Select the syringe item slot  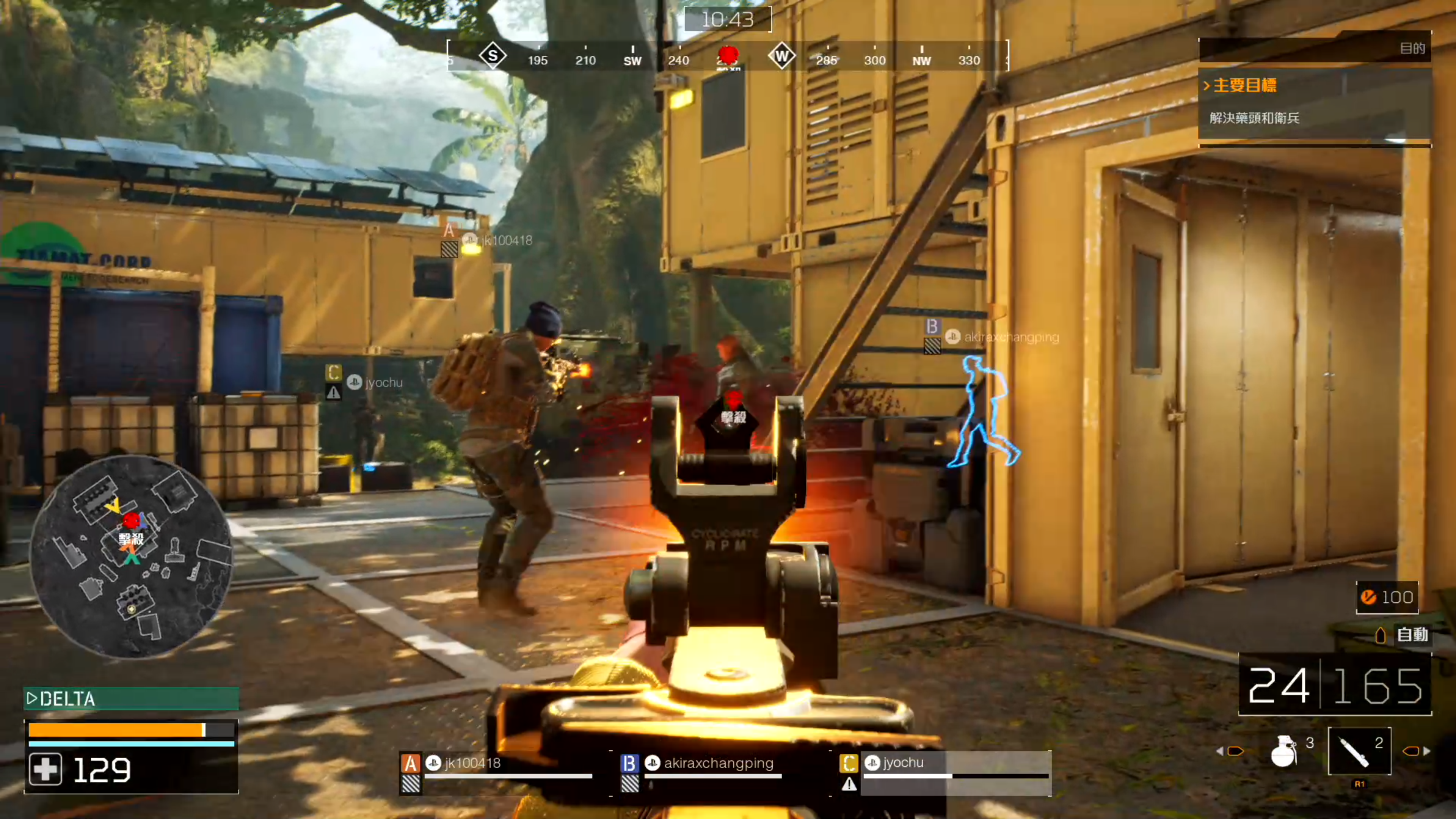tap(1358, 751)
